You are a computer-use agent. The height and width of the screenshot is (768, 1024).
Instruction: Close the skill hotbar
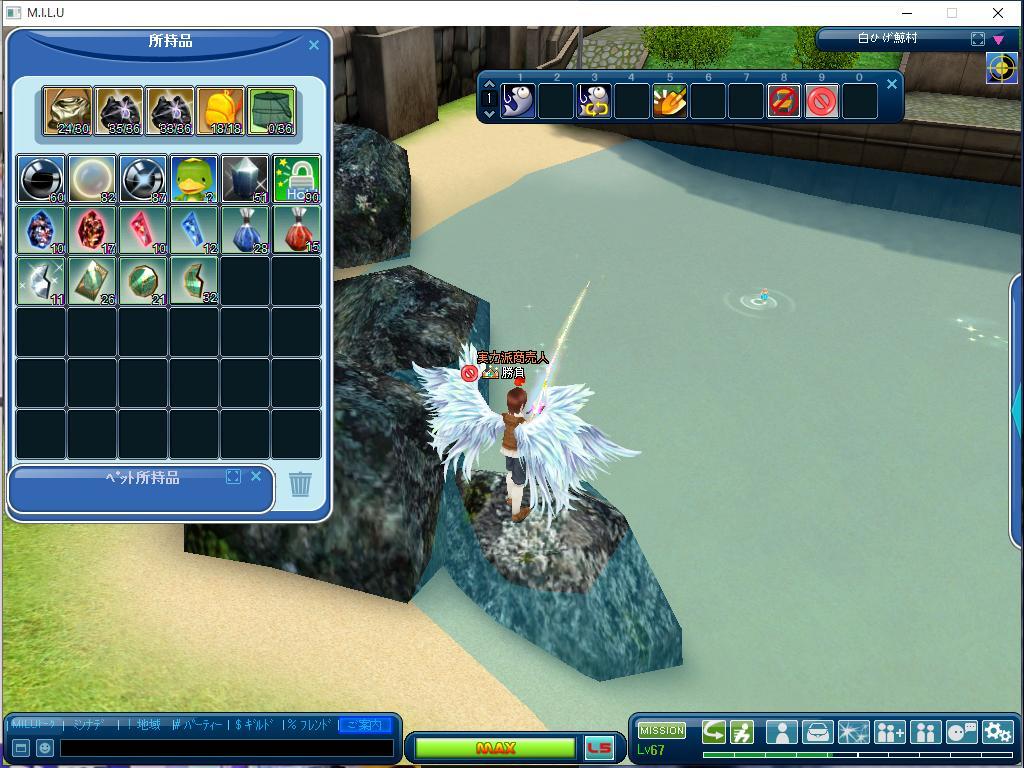892,84
